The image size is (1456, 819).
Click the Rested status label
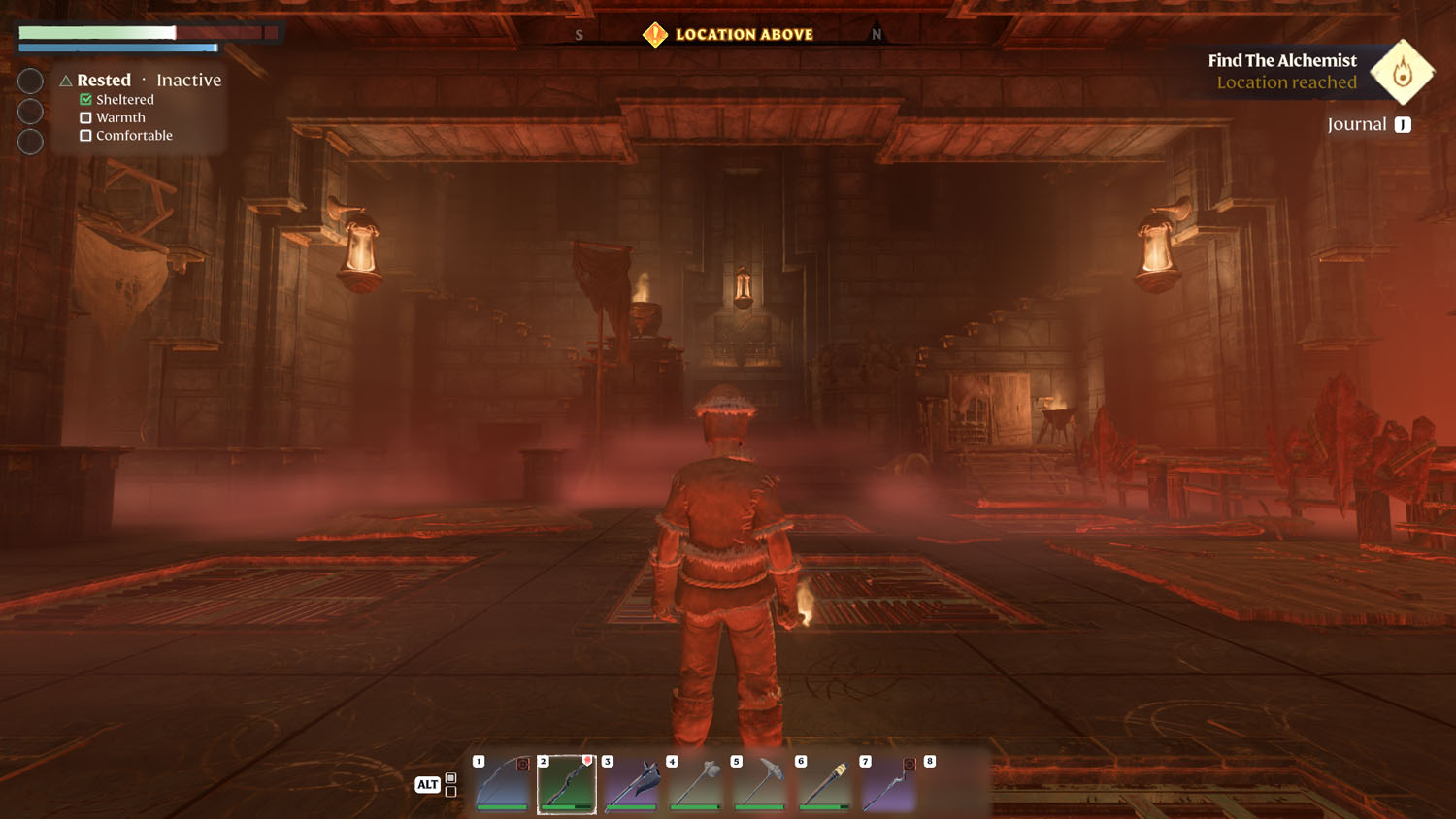[104, 81]
